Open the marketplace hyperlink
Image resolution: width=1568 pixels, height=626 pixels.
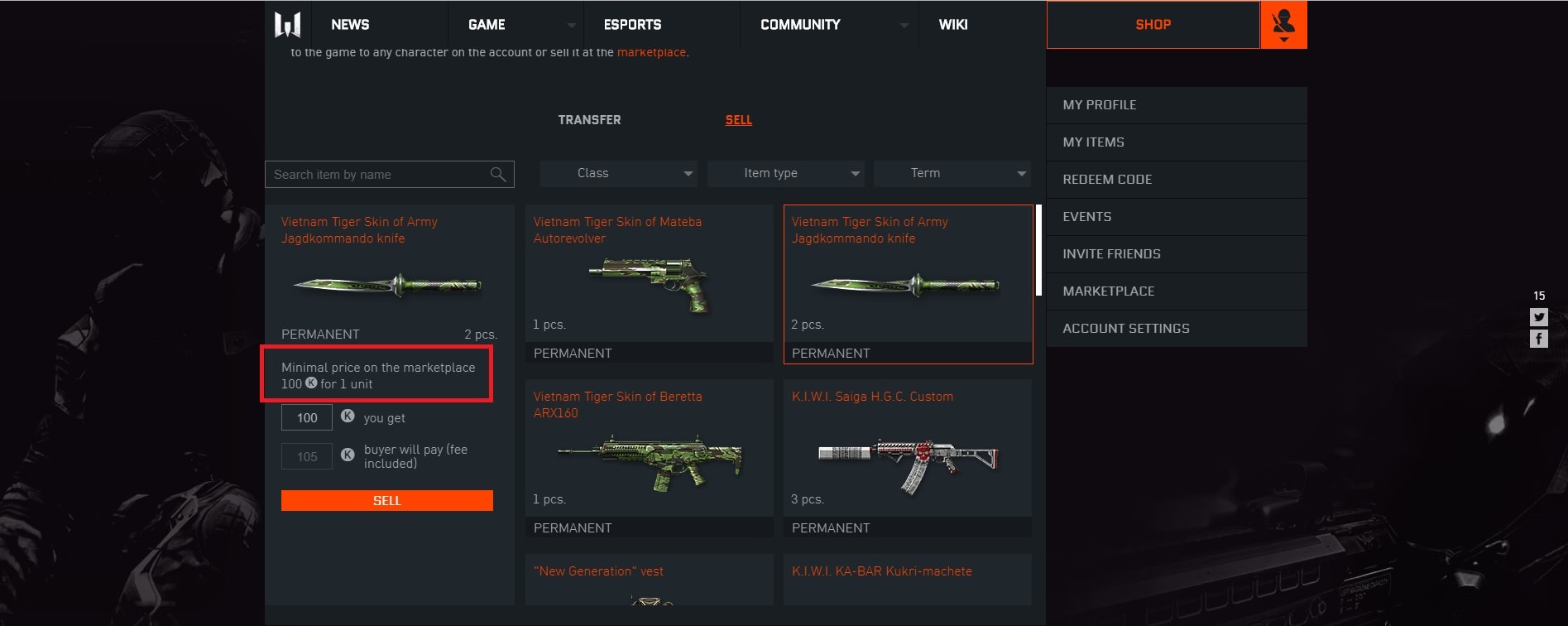(652, 51)
